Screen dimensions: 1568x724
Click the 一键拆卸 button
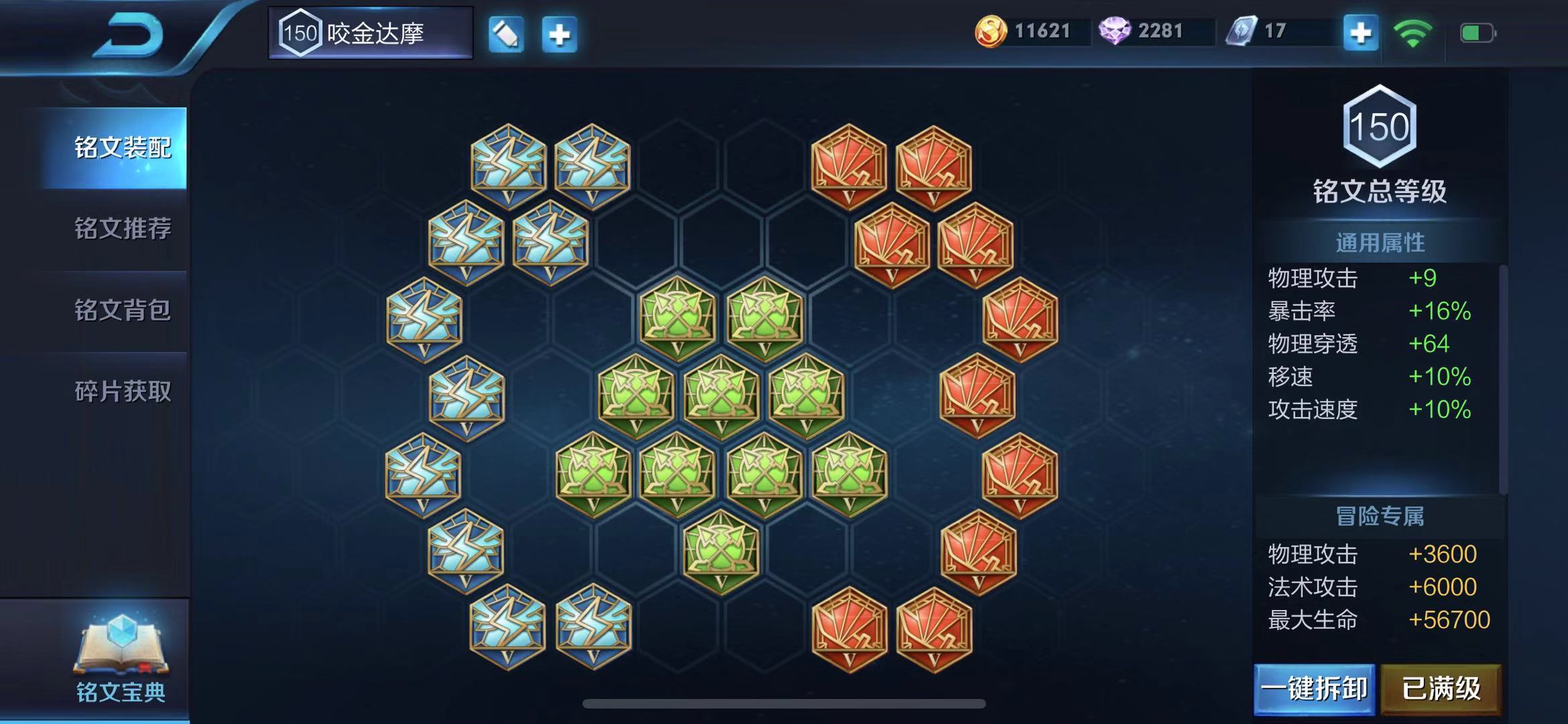(1314, 689)
